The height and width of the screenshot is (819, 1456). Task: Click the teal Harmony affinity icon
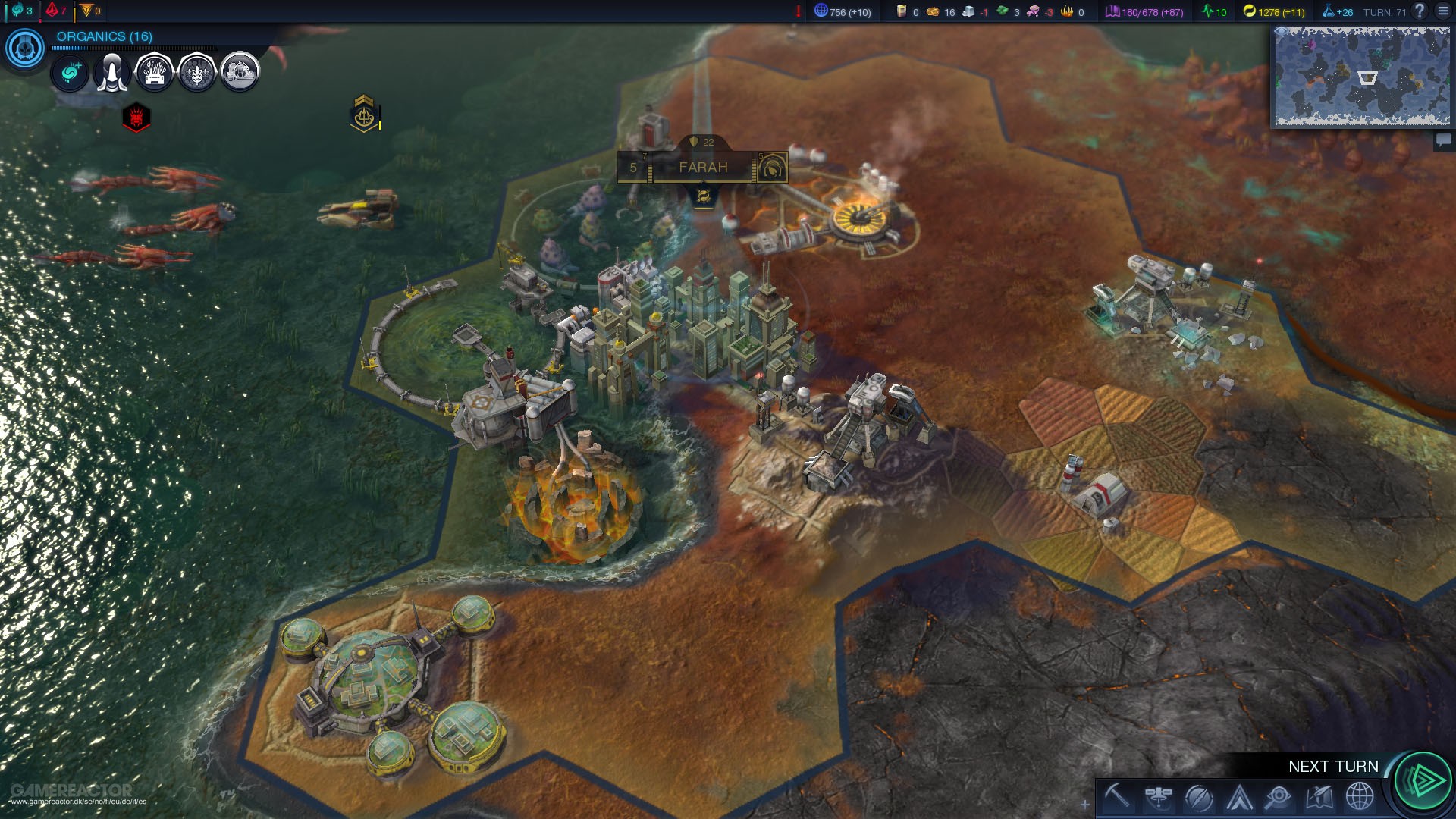(17, 11)
